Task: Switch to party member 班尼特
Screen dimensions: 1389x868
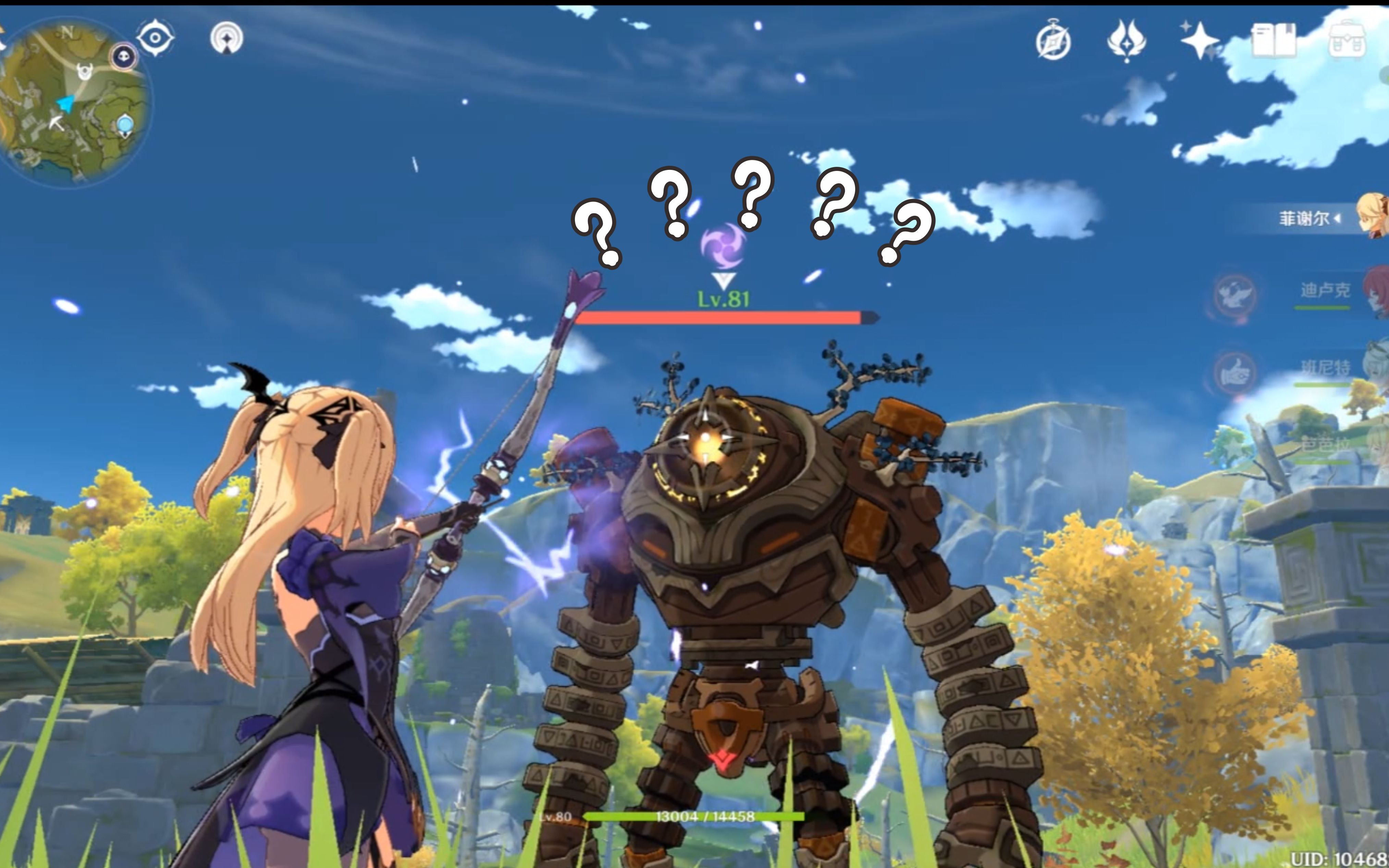Action: [x=1325, y=368]
